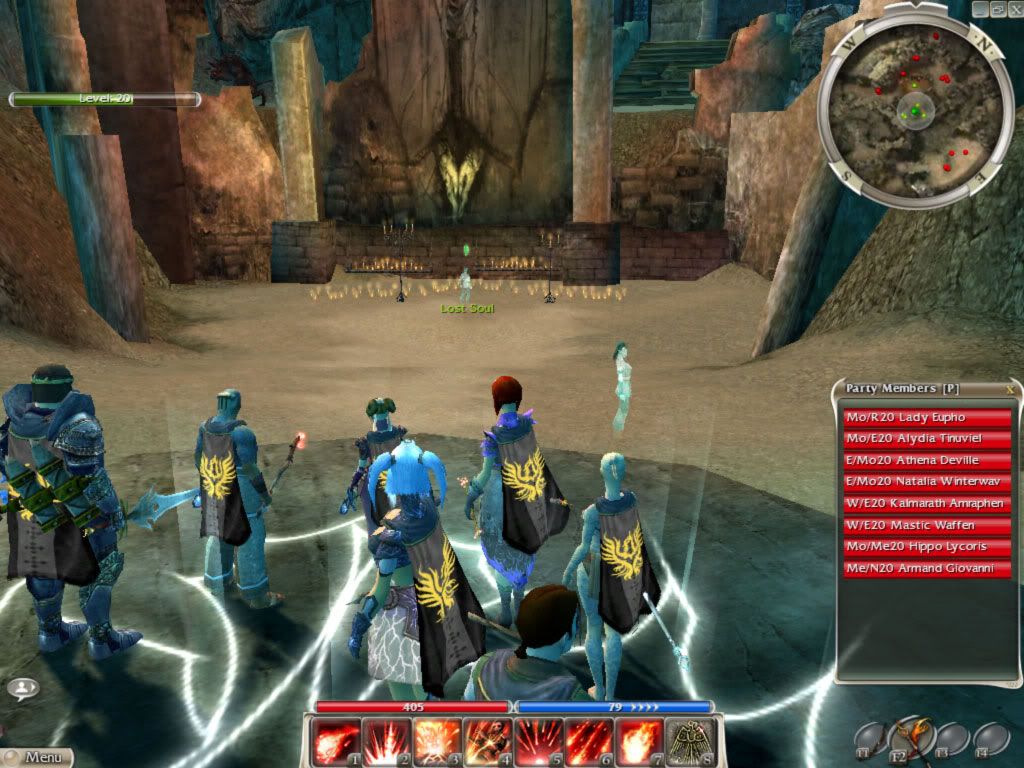This screenshot has height=768, width=1024.
Task: Use the red rays skill in slot 5
Action: tap(539, 742)
